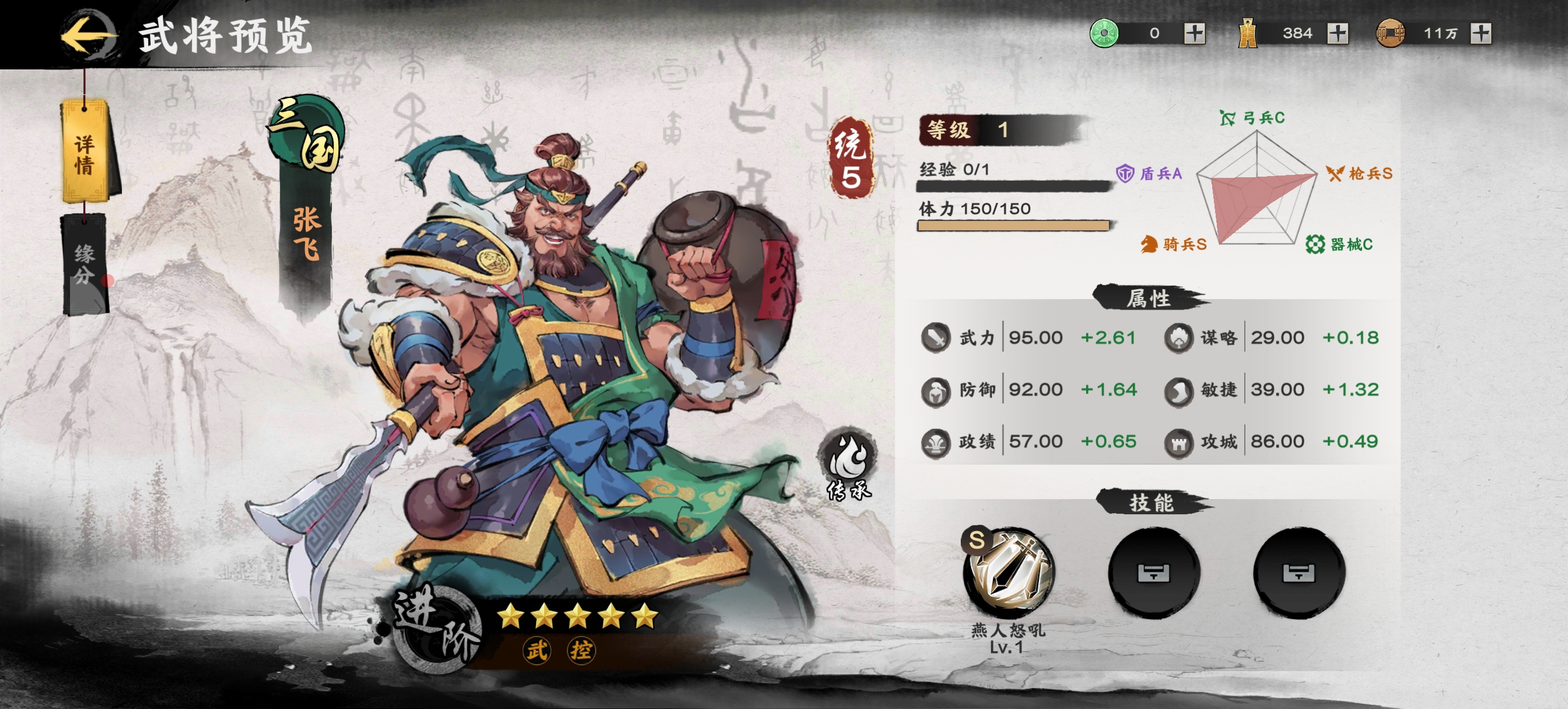Add more gold token currency
This screenshot has width=1568, height=709.
point(1338,33)
